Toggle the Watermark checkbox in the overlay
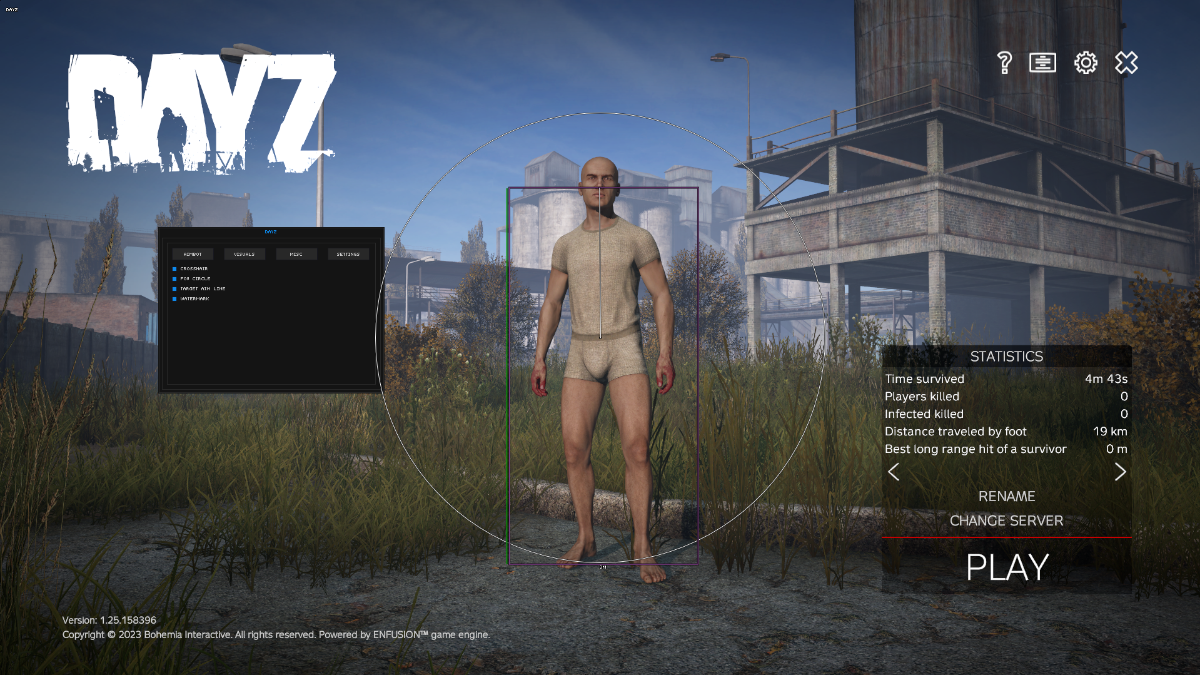The height and width of the screenshot is (675, 1200). 174,298
